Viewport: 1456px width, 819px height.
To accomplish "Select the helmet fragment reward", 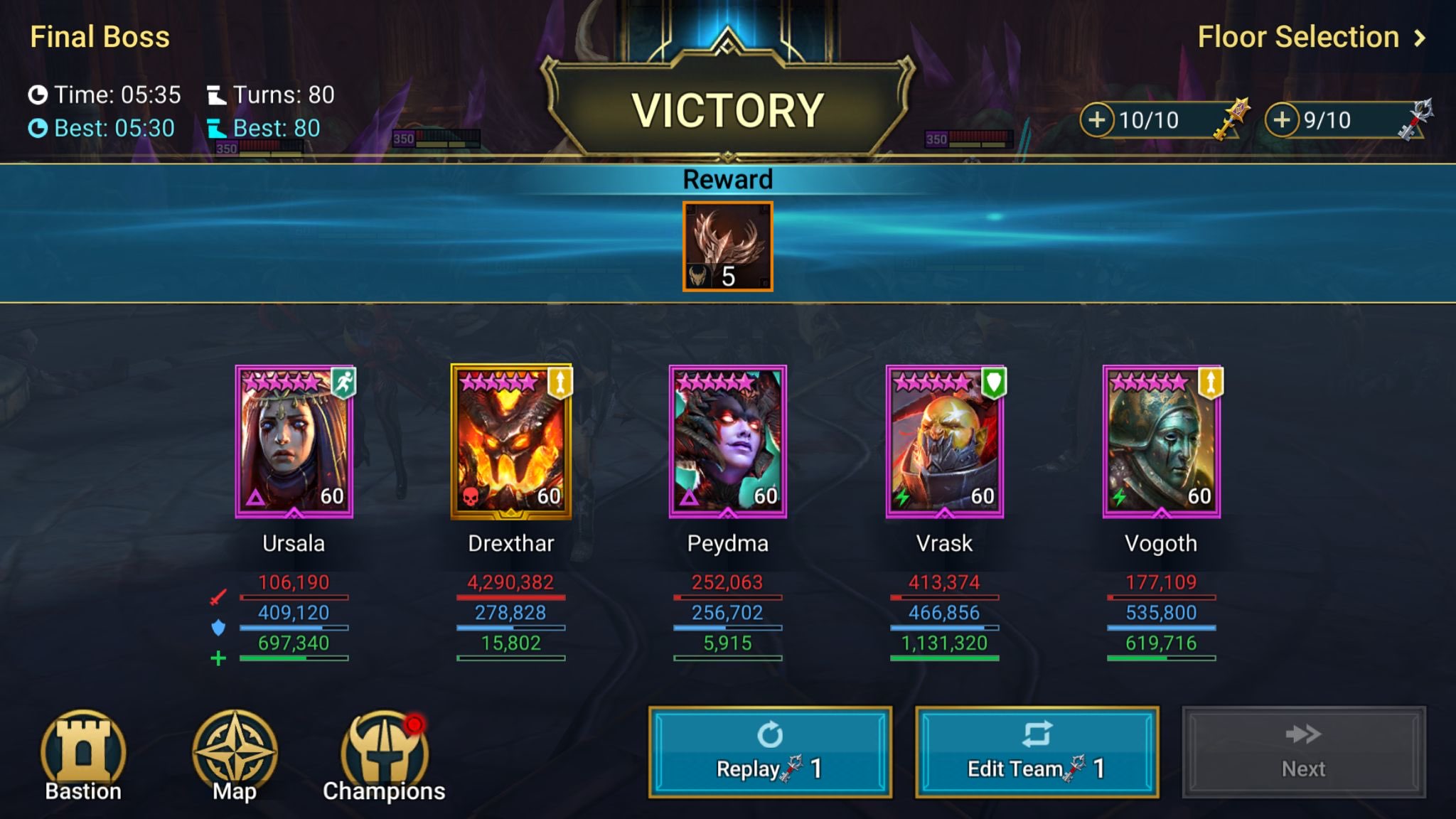I will point(726,247).
